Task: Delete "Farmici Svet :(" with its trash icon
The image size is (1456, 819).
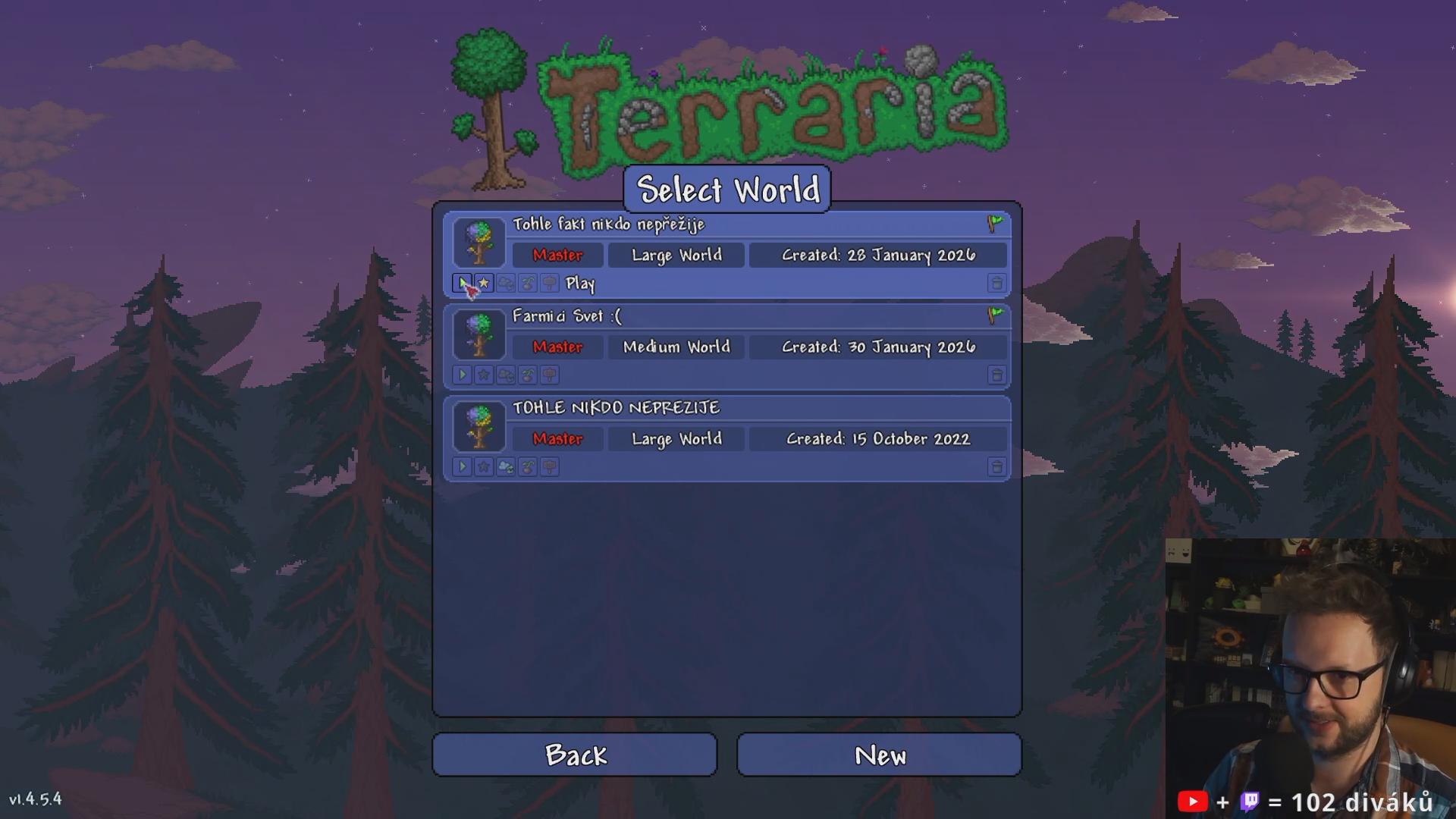Action: (996, 375)
